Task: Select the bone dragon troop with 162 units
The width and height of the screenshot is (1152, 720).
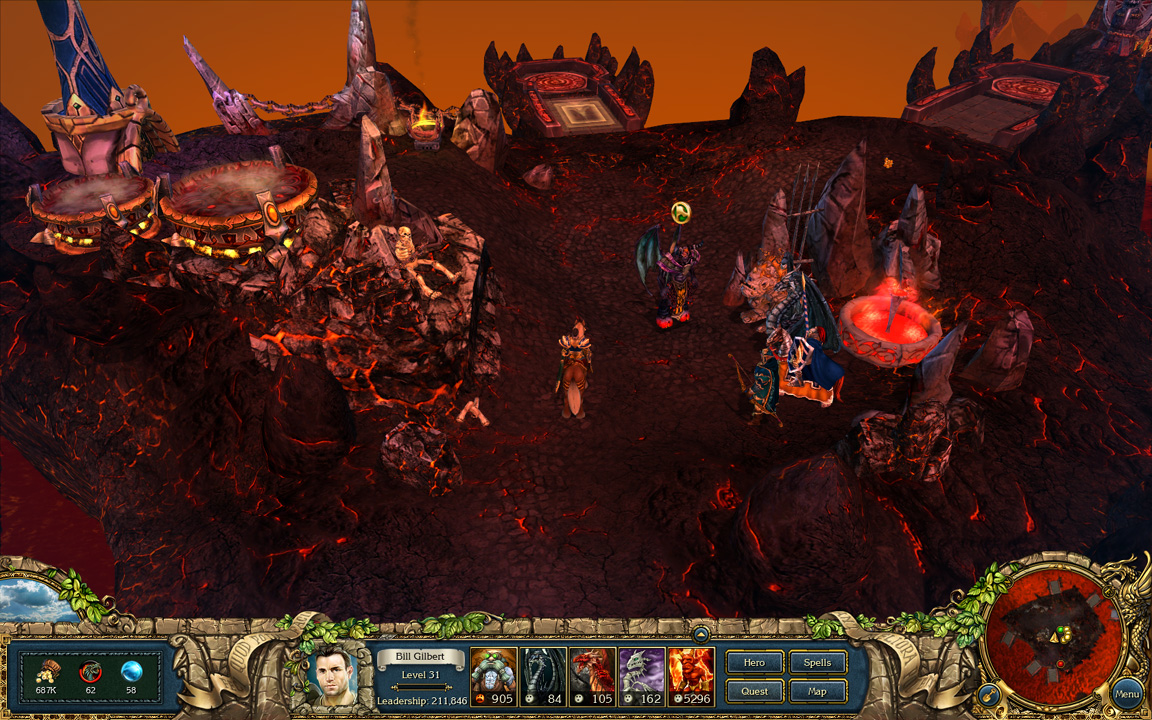Action: coord(641,677)
